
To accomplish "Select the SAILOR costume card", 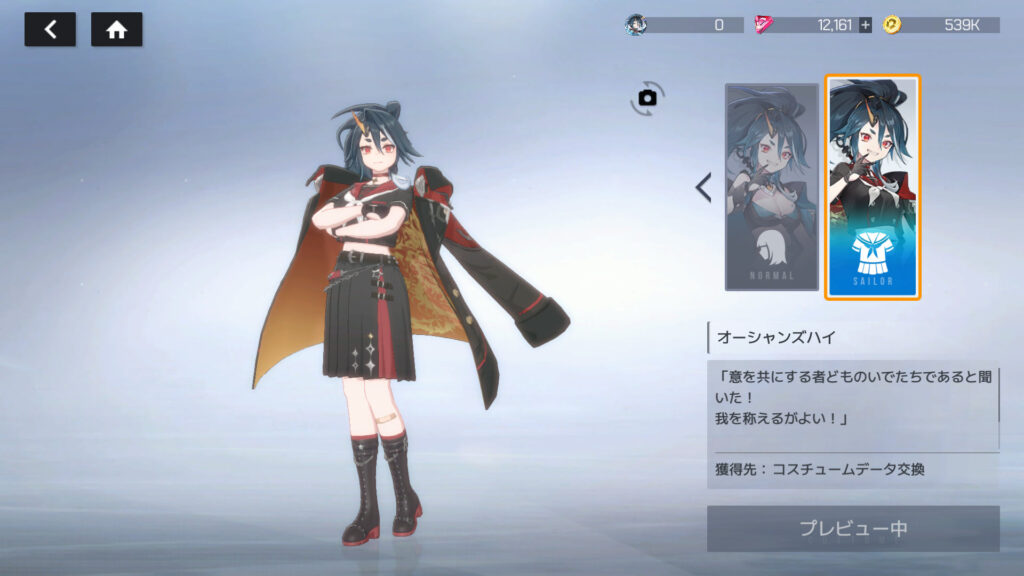I will [872, 187].
